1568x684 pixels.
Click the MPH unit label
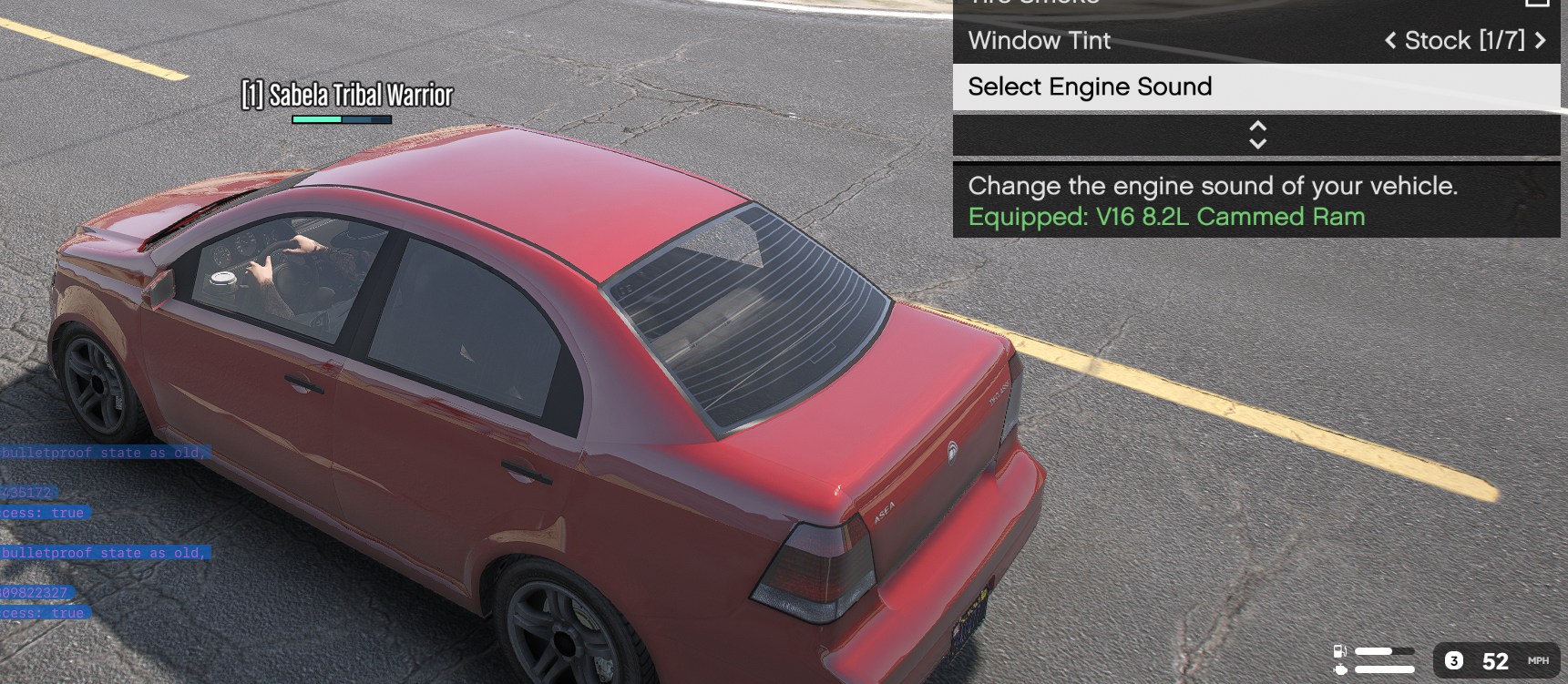[x=1537, y=659]
